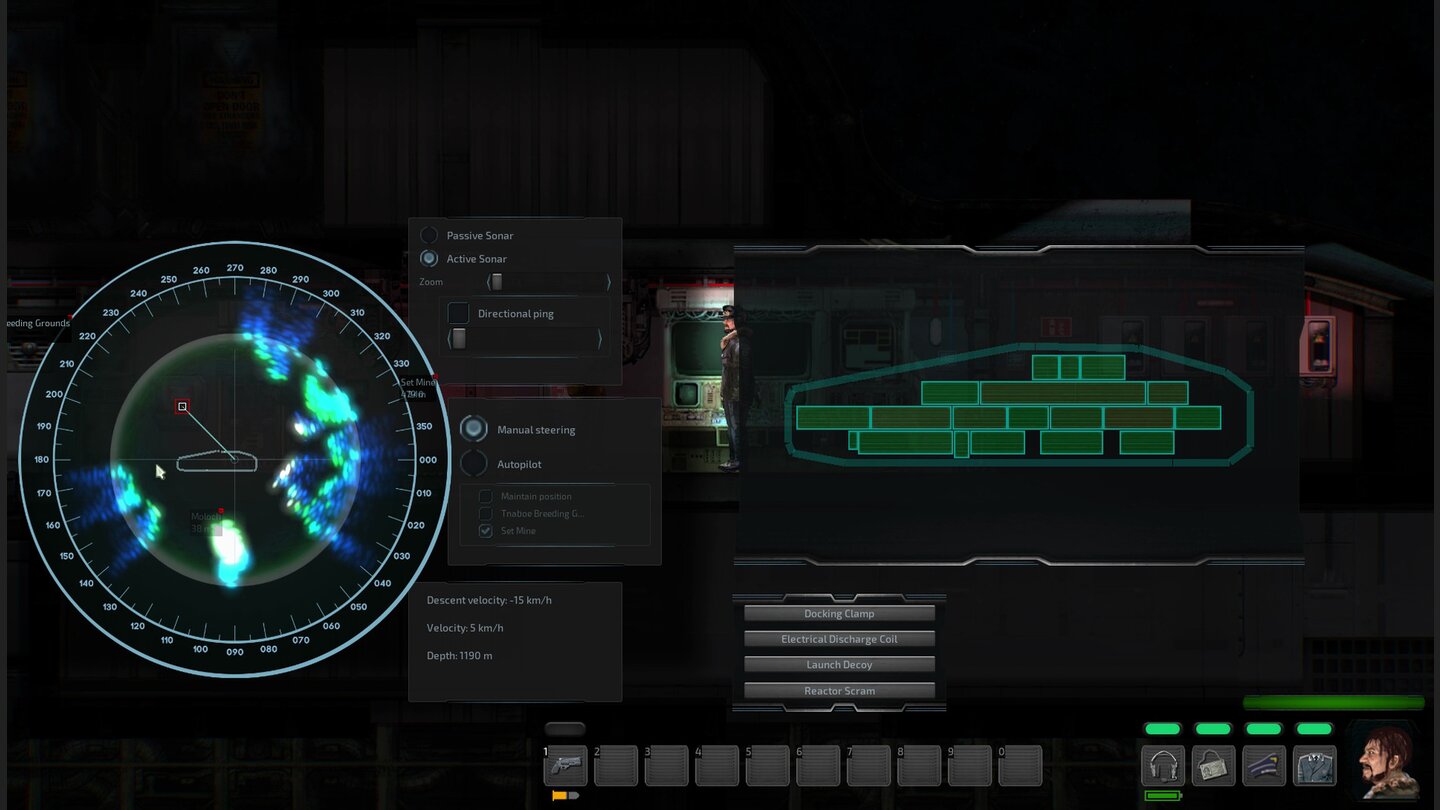Click the left arrow under Directional ping

coord(451,339)
